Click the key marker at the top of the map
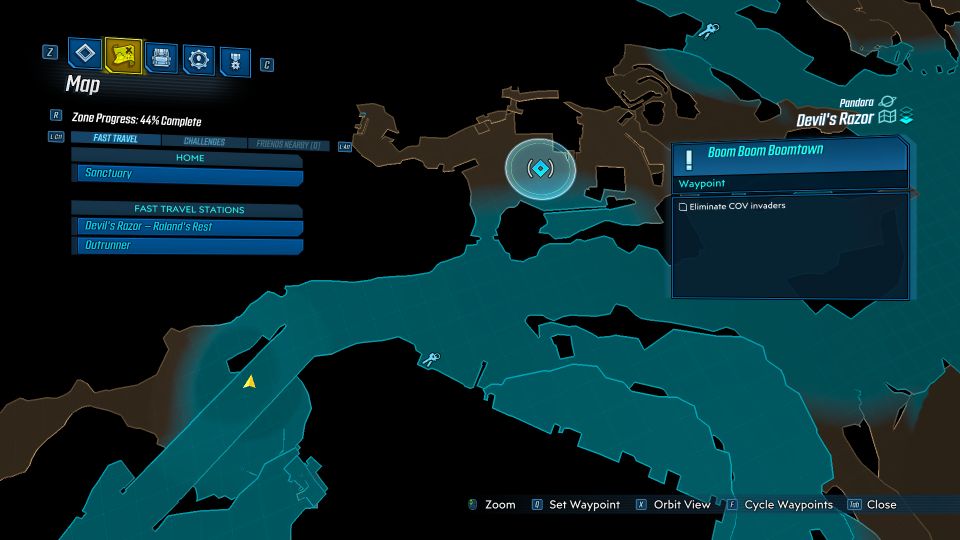 pos(709,30)
